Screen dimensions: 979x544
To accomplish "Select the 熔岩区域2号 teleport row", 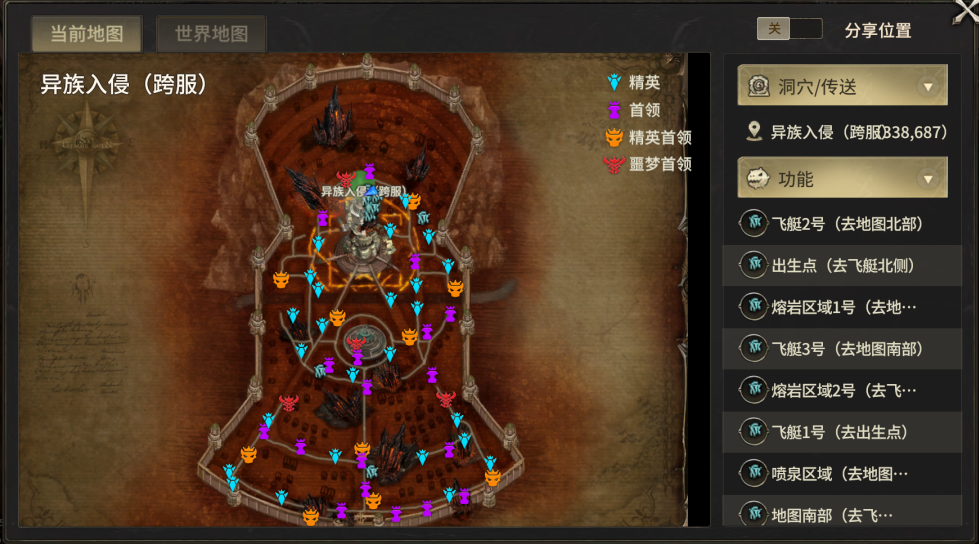I will 842,389.
